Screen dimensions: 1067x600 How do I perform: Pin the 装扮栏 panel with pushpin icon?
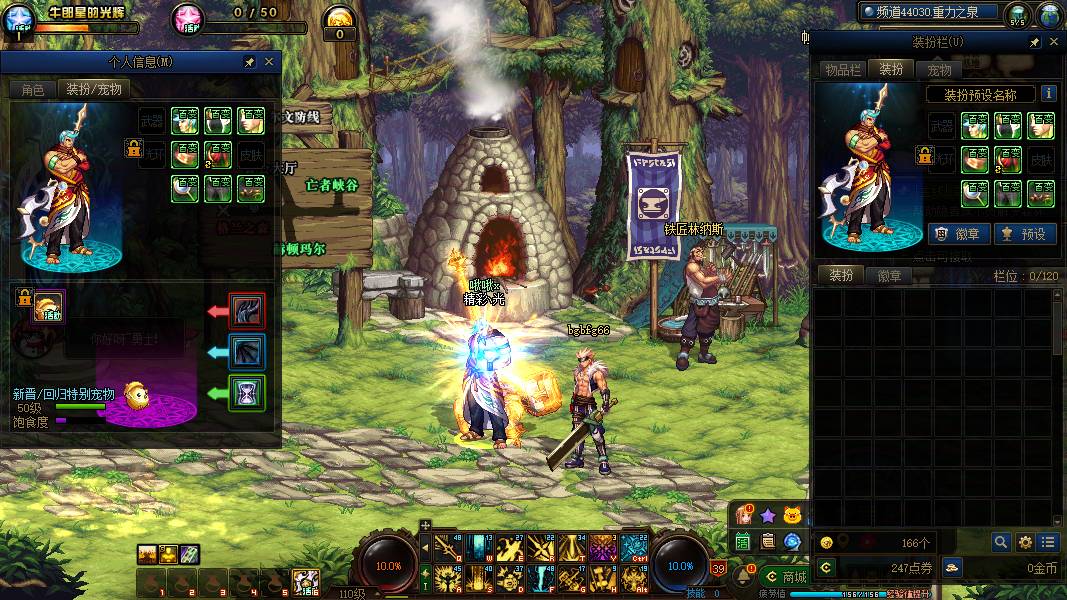click(x=1035, y=43)
